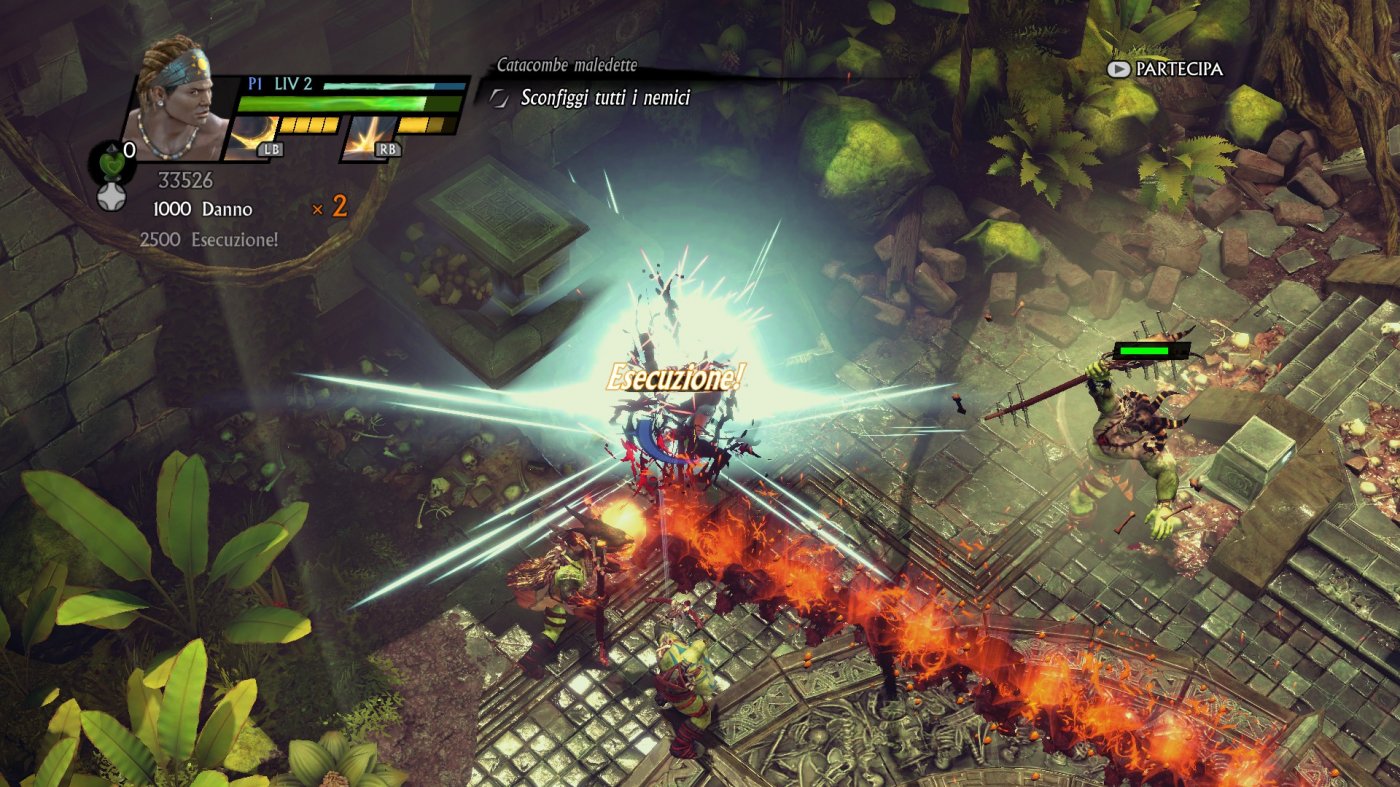Click the Partecipa play icon

pyautogui.click(x=1120, y=70)
